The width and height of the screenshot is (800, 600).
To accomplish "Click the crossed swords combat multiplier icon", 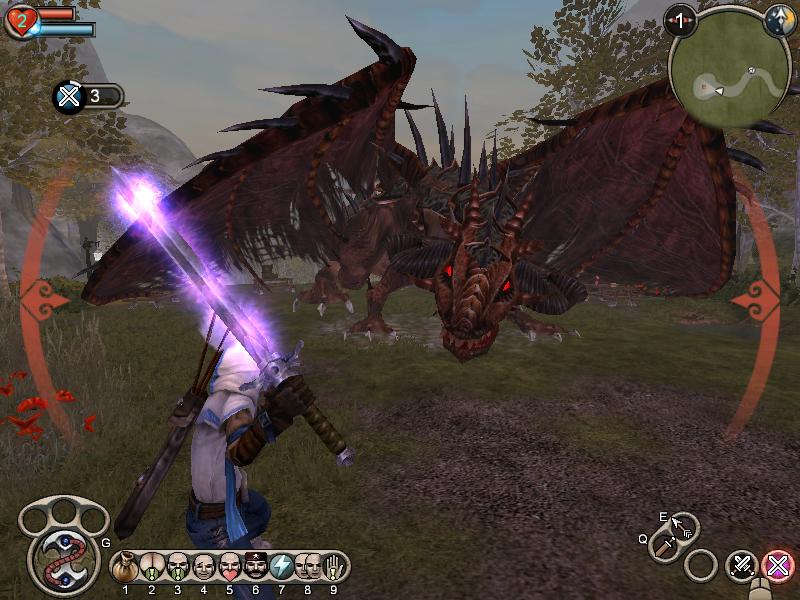I will click(x=69, y=97).
